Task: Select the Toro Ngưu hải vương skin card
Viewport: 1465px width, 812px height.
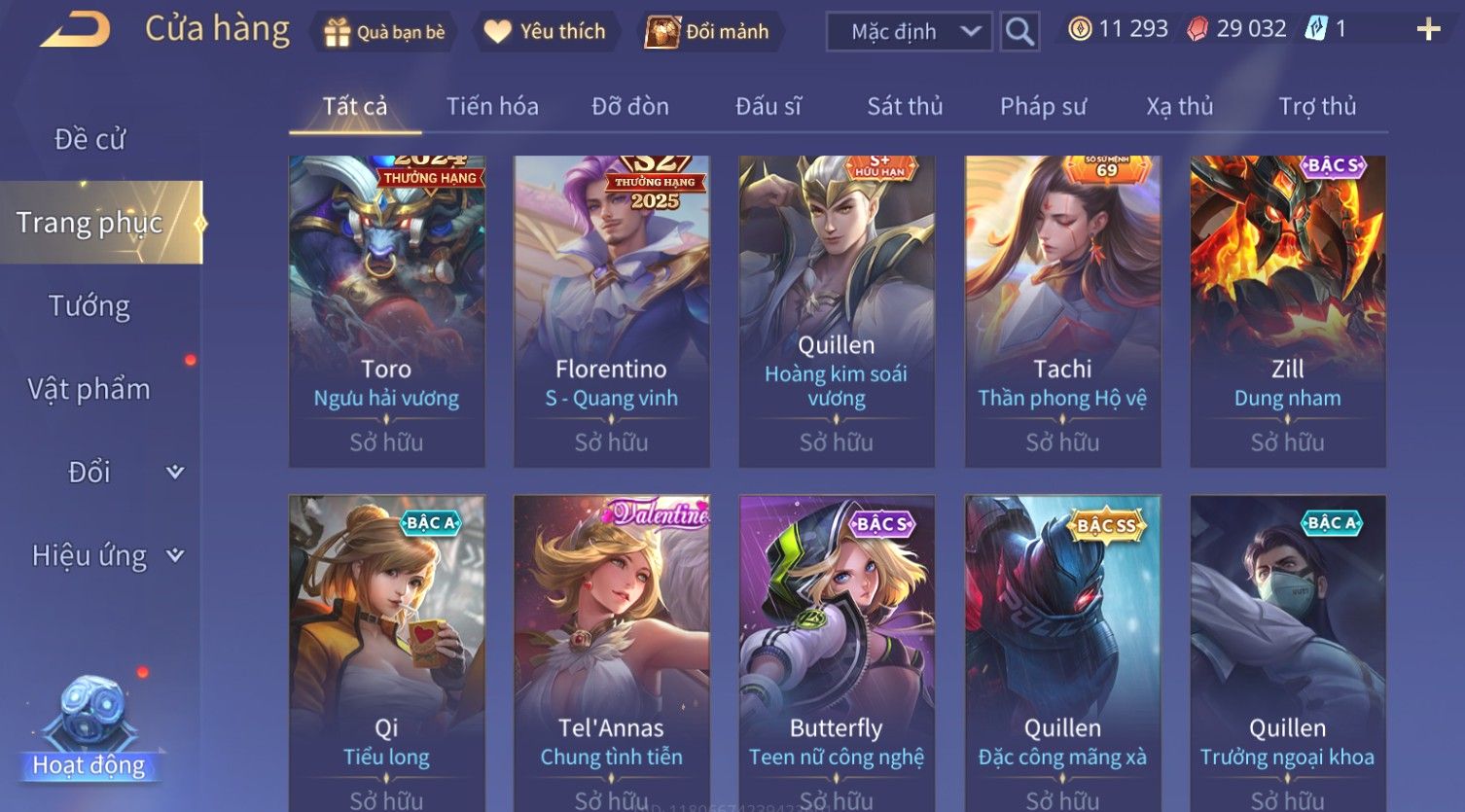Action: [386, 311]
